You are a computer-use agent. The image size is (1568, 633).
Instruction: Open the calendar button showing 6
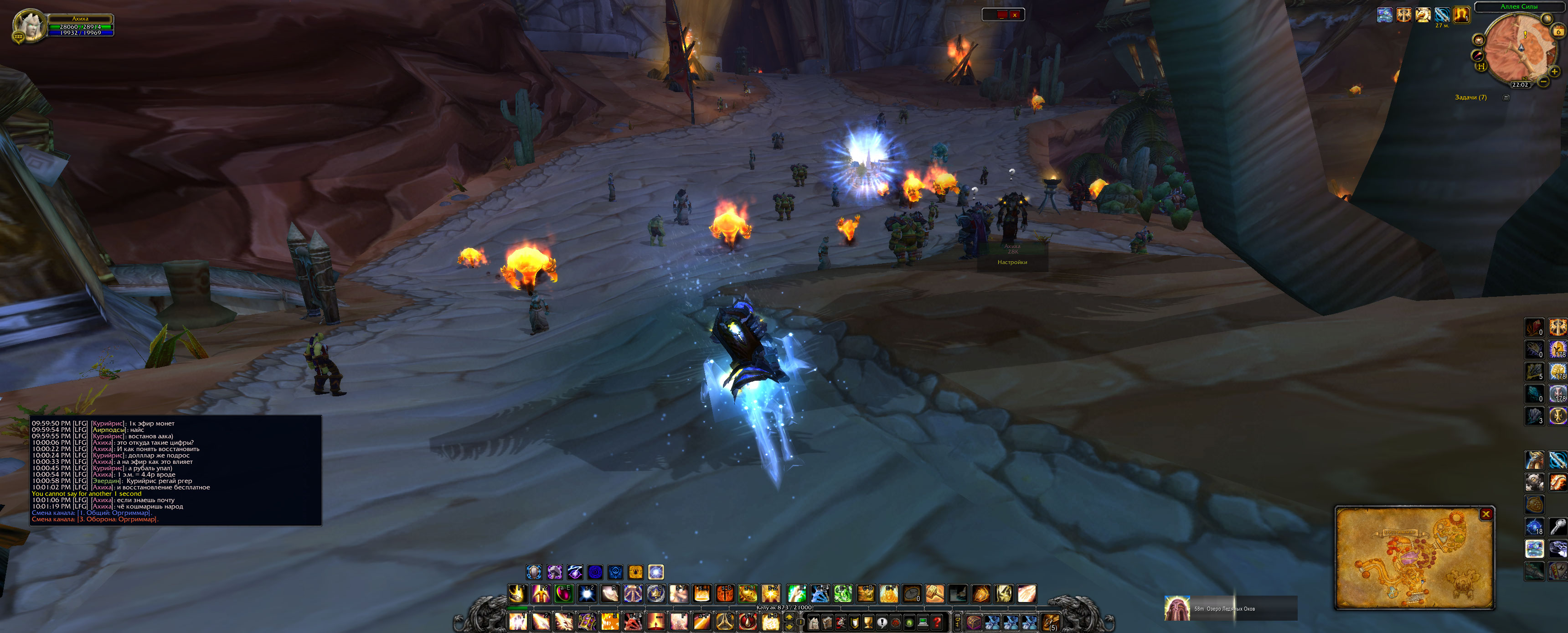click(1558, 31)
